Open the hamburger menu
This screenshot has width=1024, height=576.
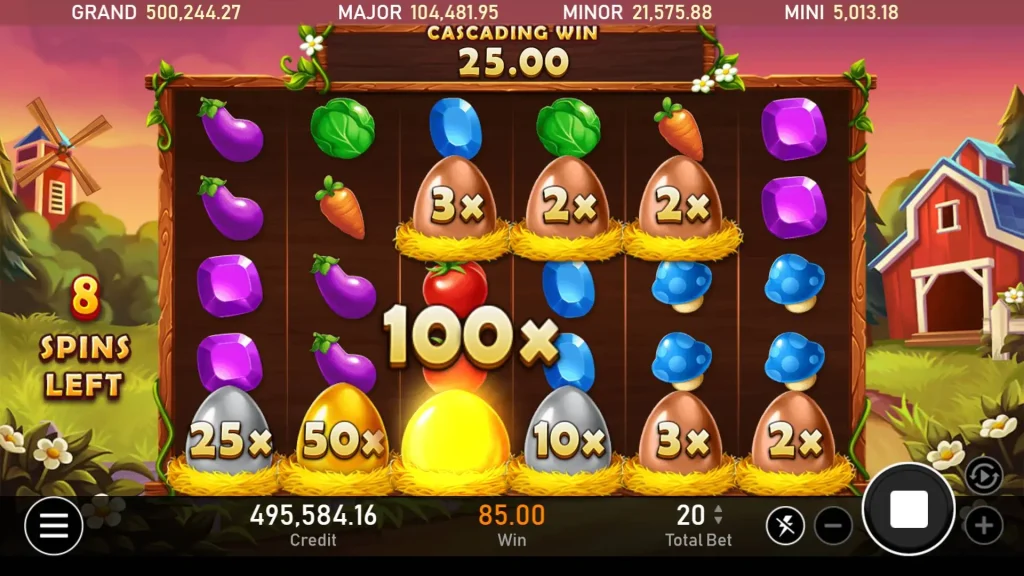point(53,525)
